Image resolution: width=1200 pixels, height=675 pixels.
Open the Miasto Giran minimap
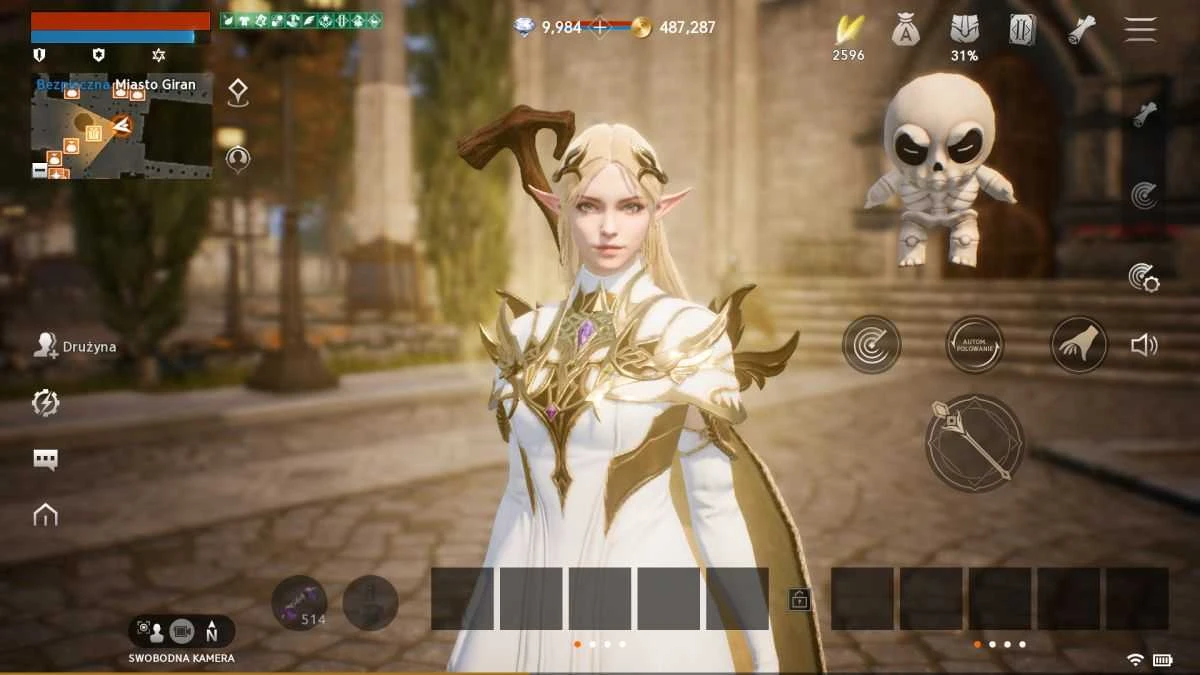coord(121,125)
